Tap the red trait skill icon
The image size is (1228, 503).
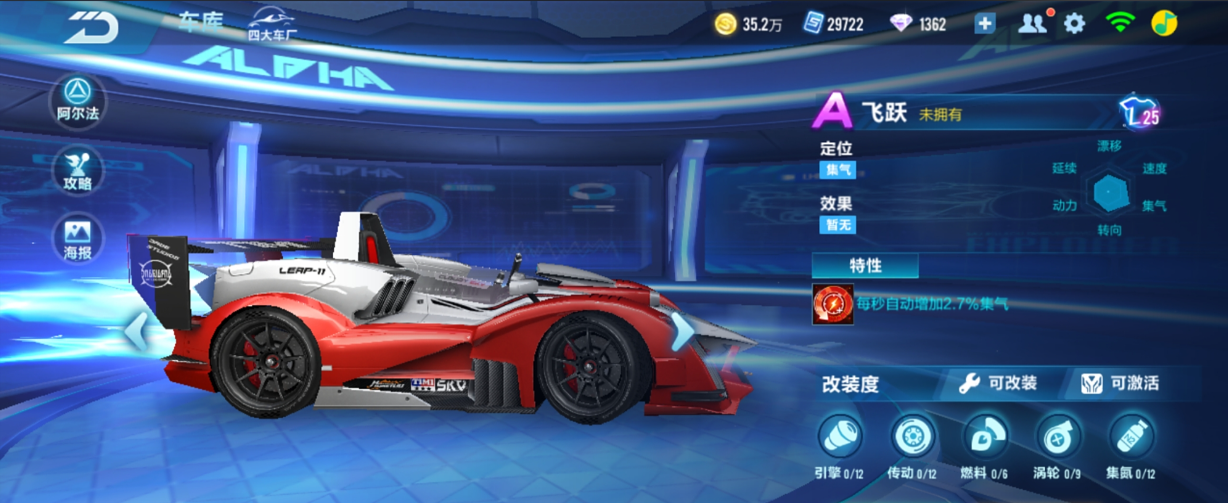[832, 304]
